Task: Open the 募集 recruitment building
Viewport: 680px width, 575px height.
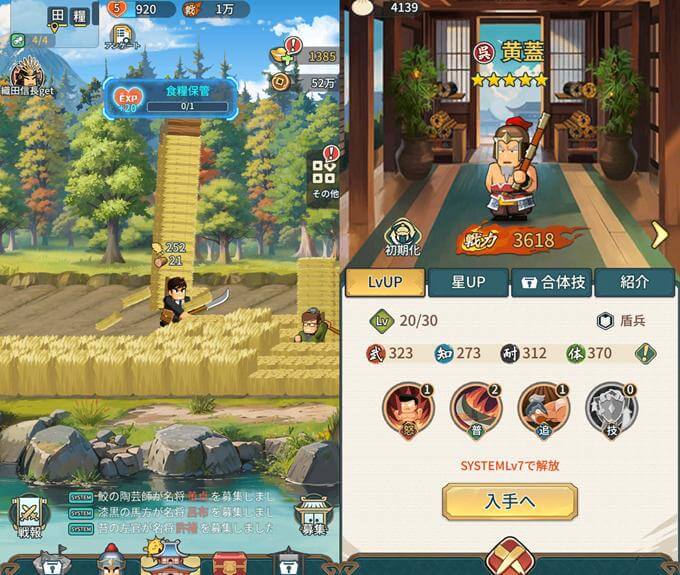Action: [313, 513]
